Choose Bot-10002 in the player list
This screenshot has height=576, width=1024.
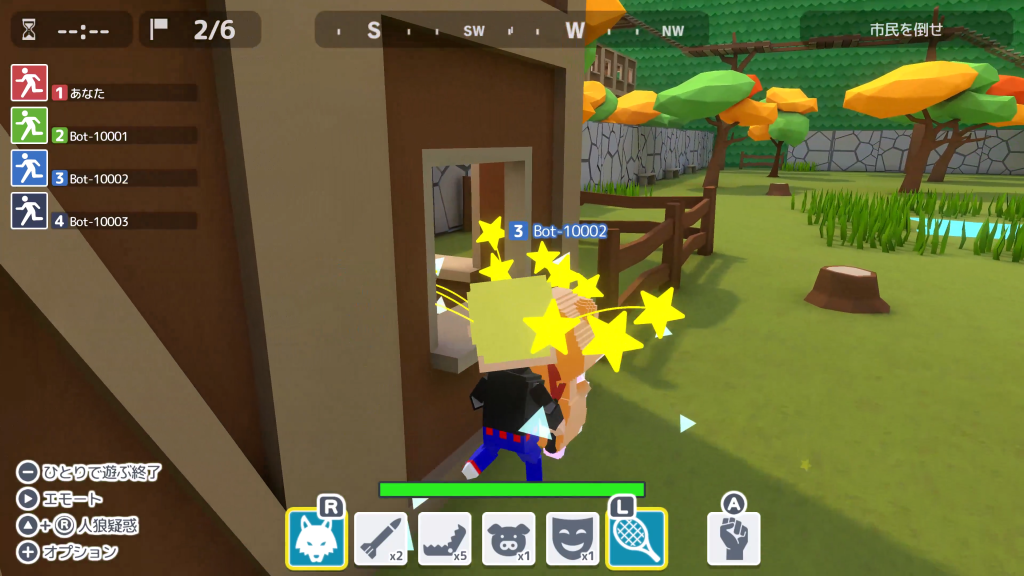(104, 179)
